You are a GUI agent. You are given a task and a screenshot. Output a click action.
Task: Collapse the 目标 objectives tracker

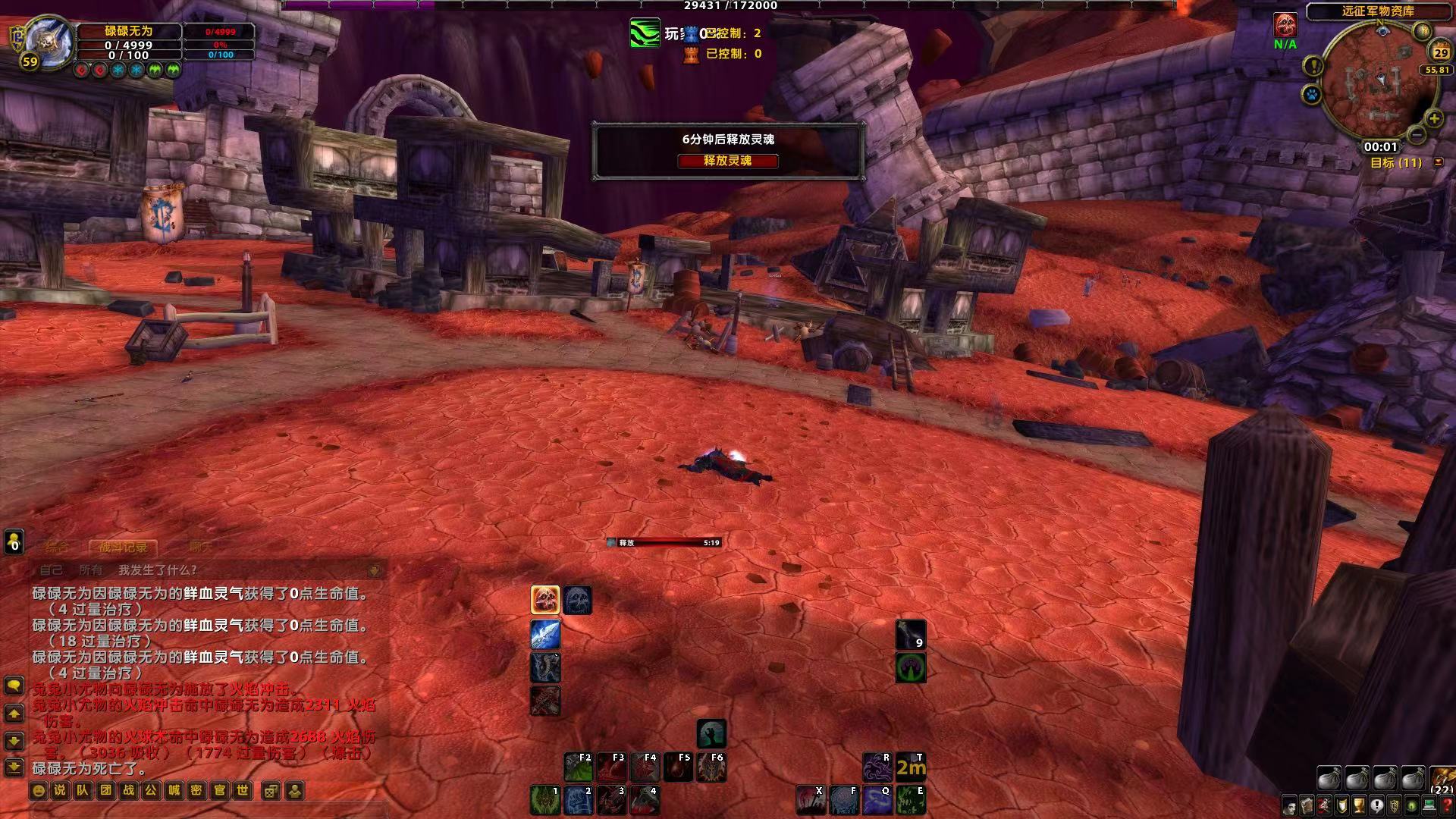coord(1438,162)
